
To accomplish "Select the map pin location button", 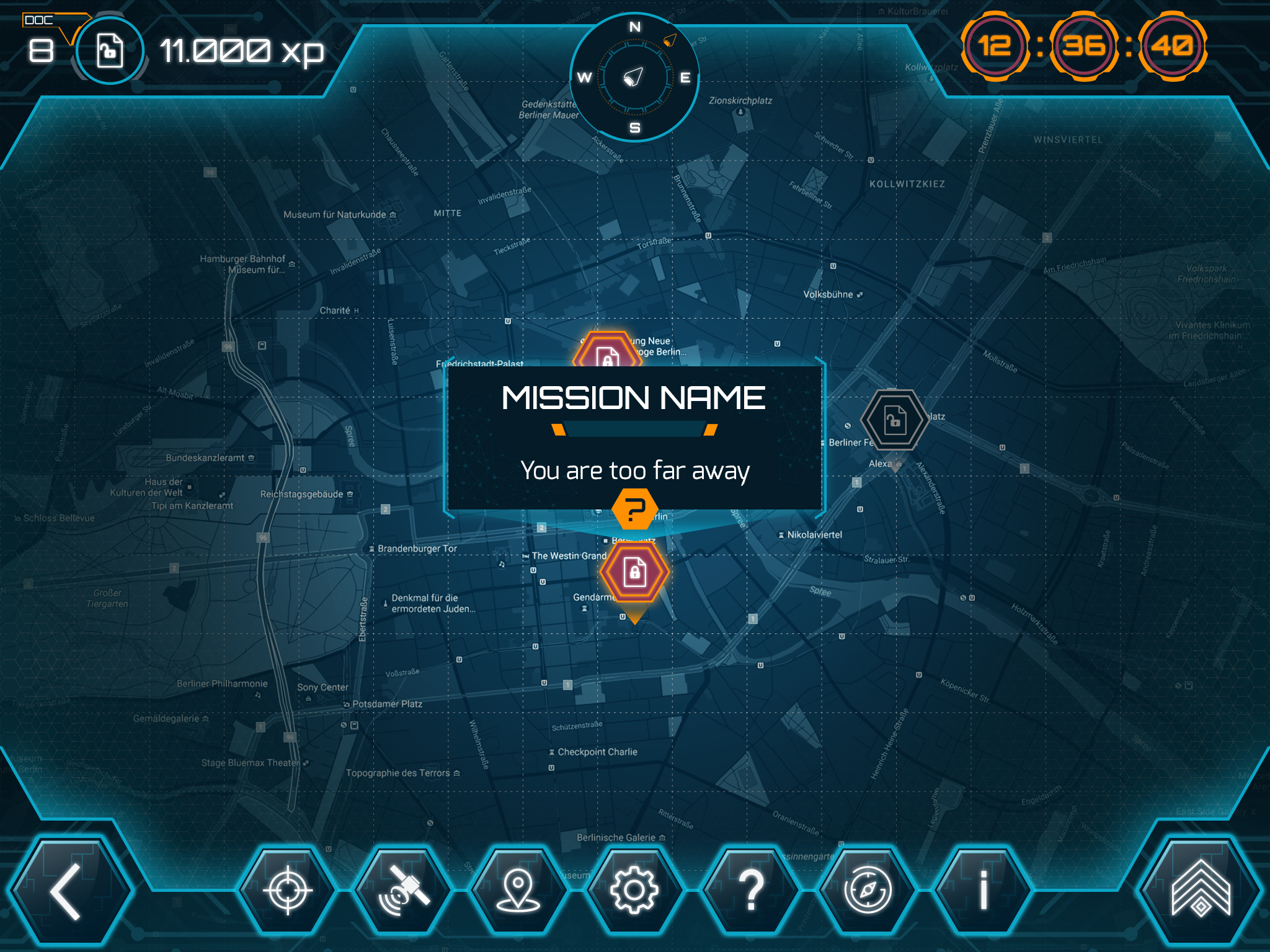I will [x=518, y=890].
